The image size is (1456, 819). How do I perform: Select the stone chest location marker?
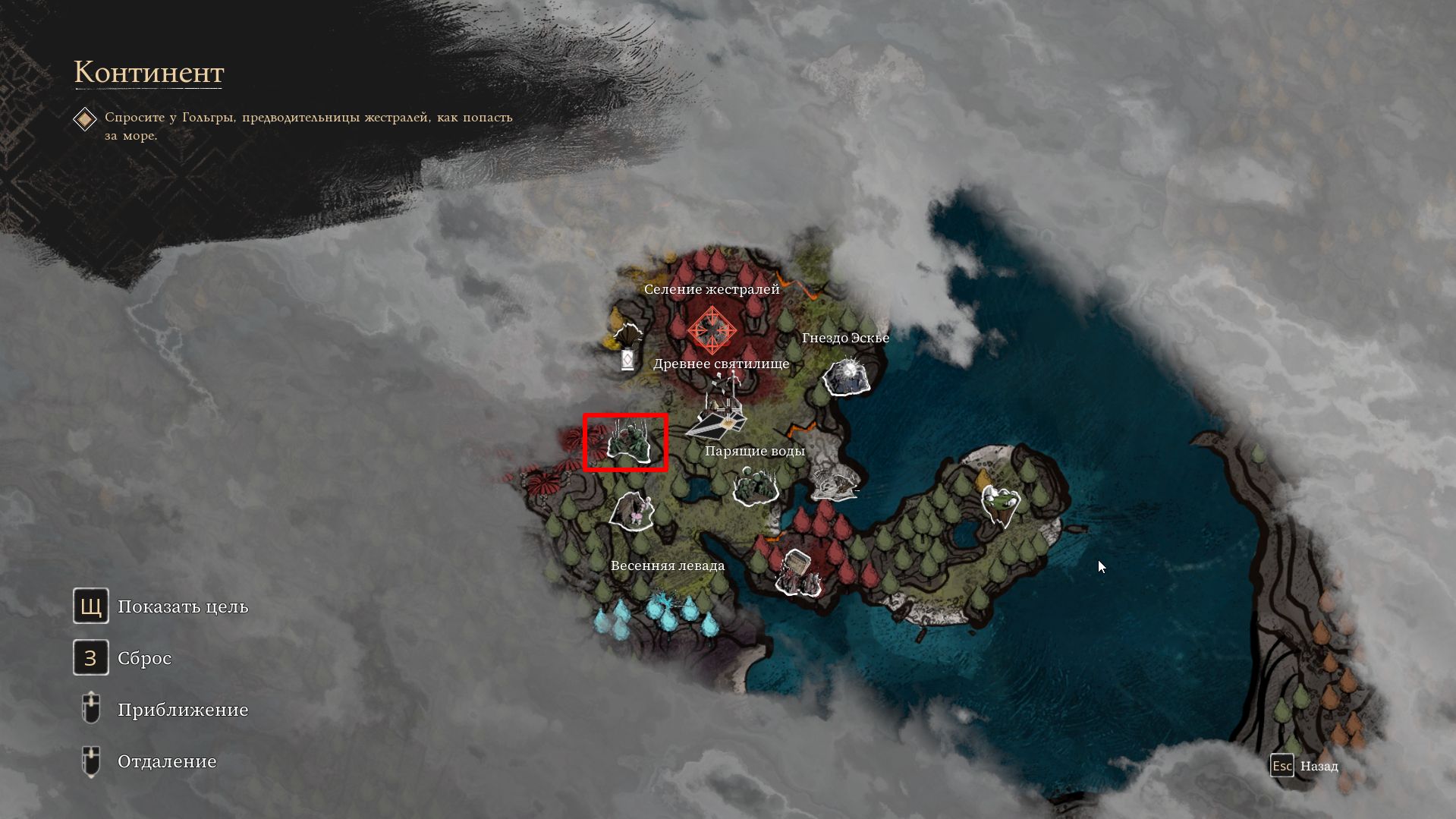pos(798,572)
